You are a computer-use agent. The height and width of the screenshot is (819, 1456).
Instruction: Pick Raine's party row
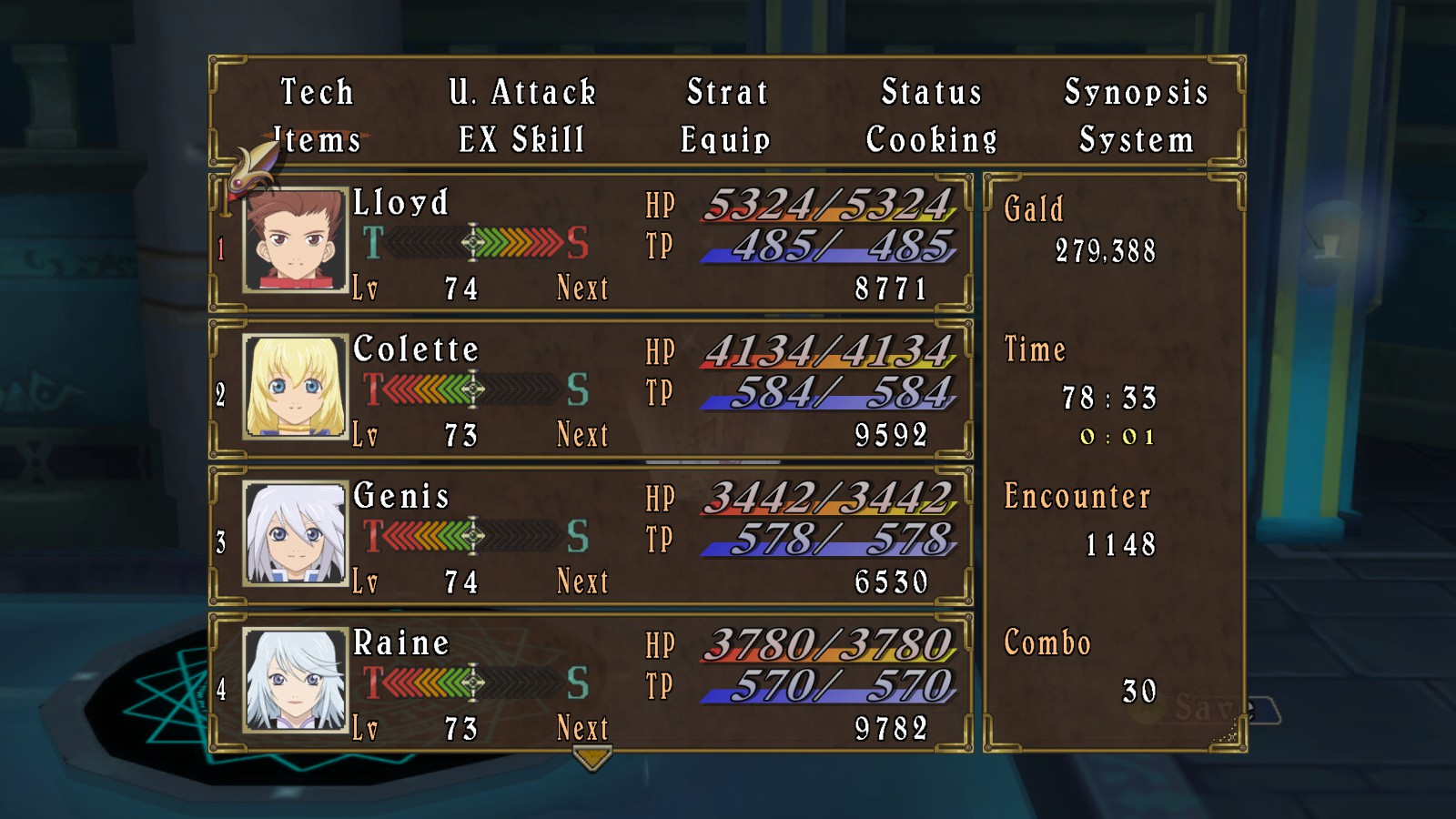pos(591,683)
